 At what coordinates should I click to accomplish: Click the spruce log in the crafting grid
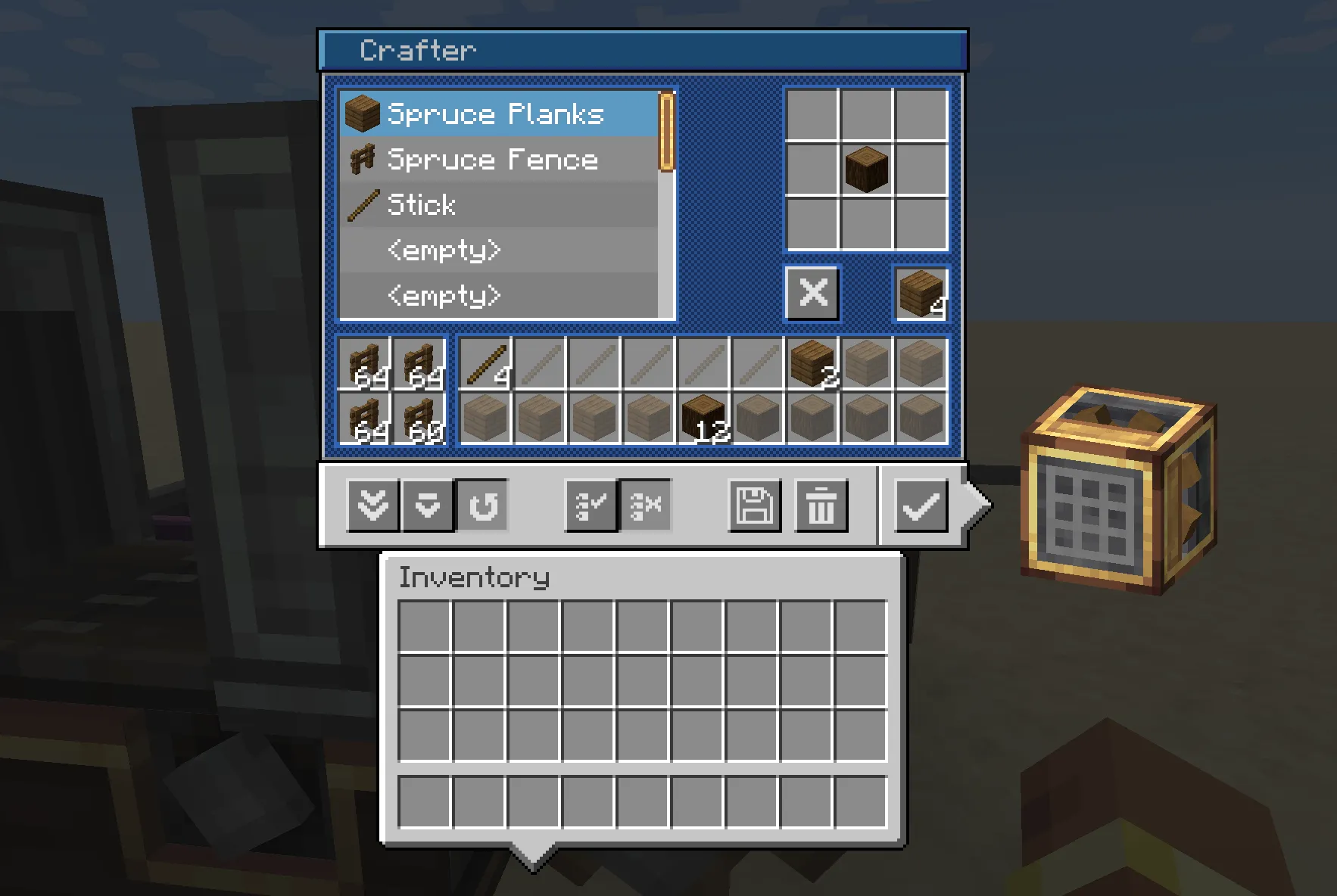(866, 168)
